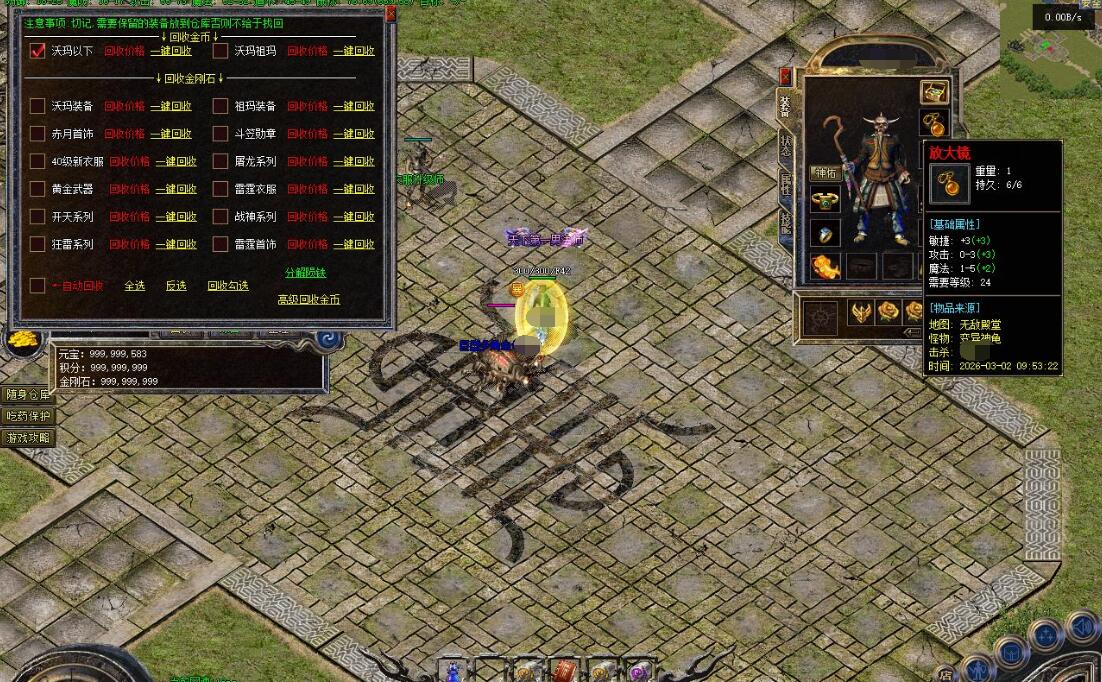Tick the 沃玛祖玛 checkbox

pos(221,51)
